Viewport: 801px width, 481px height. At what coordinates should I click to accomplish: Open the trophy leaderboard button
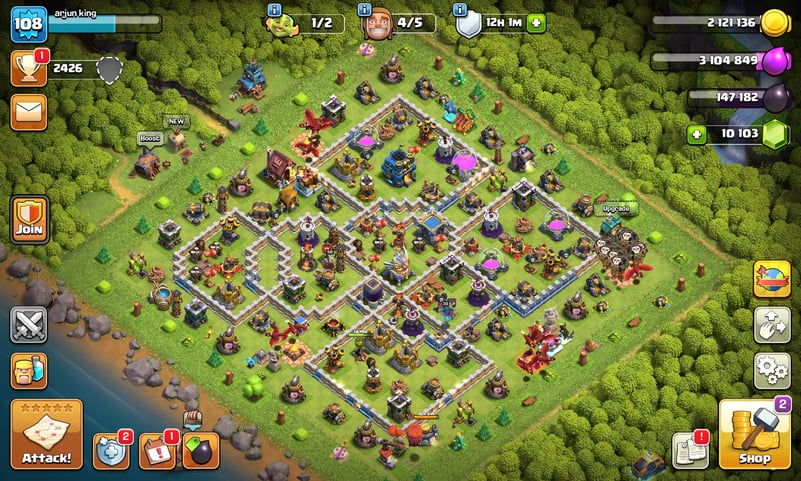pos(28,69)
